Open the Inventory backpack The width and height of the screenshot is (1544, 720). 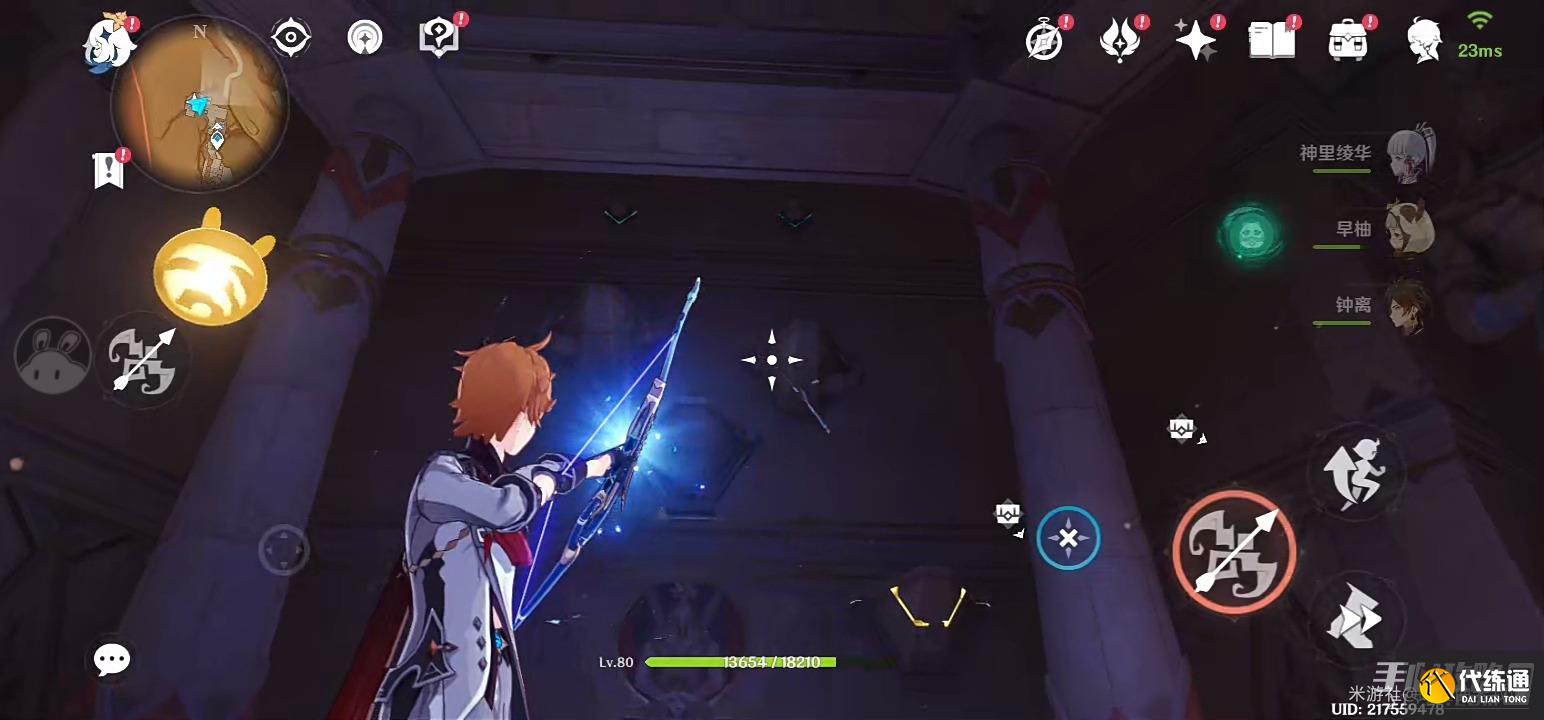[1348, 38]
